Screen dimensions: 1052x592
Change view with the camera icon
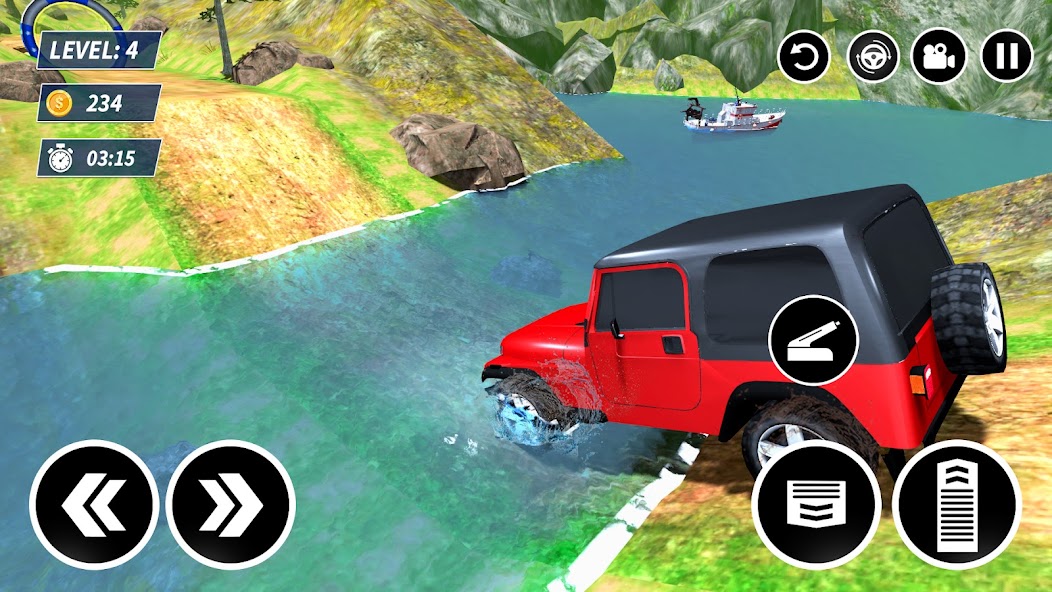(x=939, y=56)
